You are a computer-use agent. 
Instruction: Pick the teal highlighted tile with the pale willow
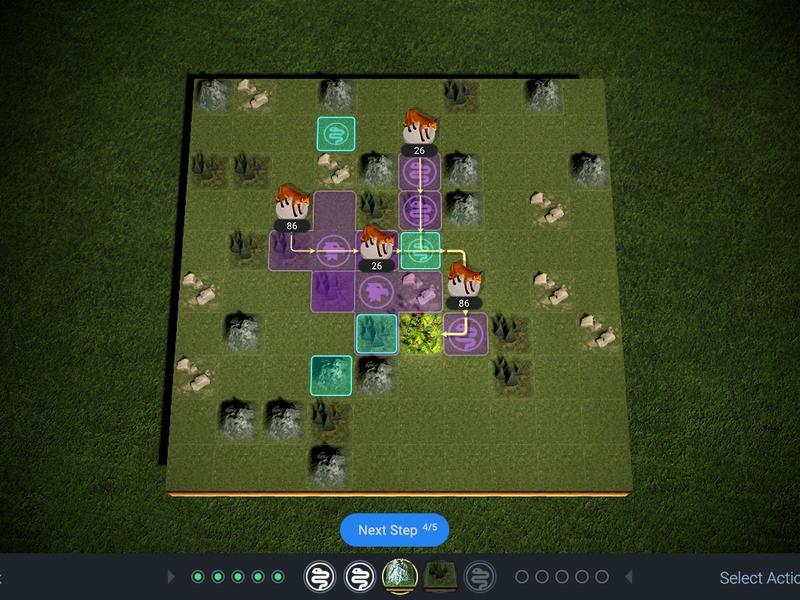pos(331,375)
